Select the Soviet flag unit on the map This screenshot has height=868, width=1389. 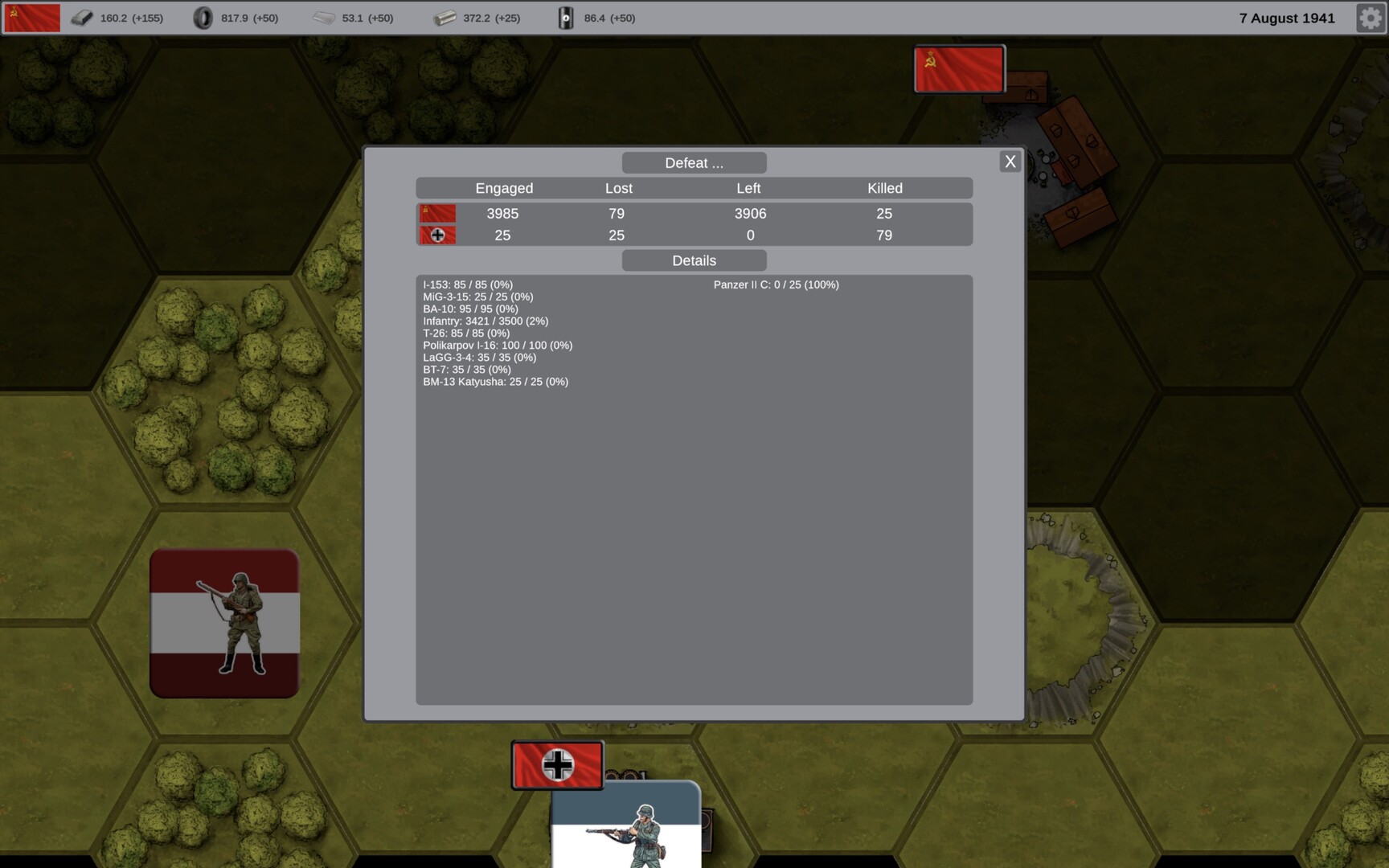click(x=959, y=68)
